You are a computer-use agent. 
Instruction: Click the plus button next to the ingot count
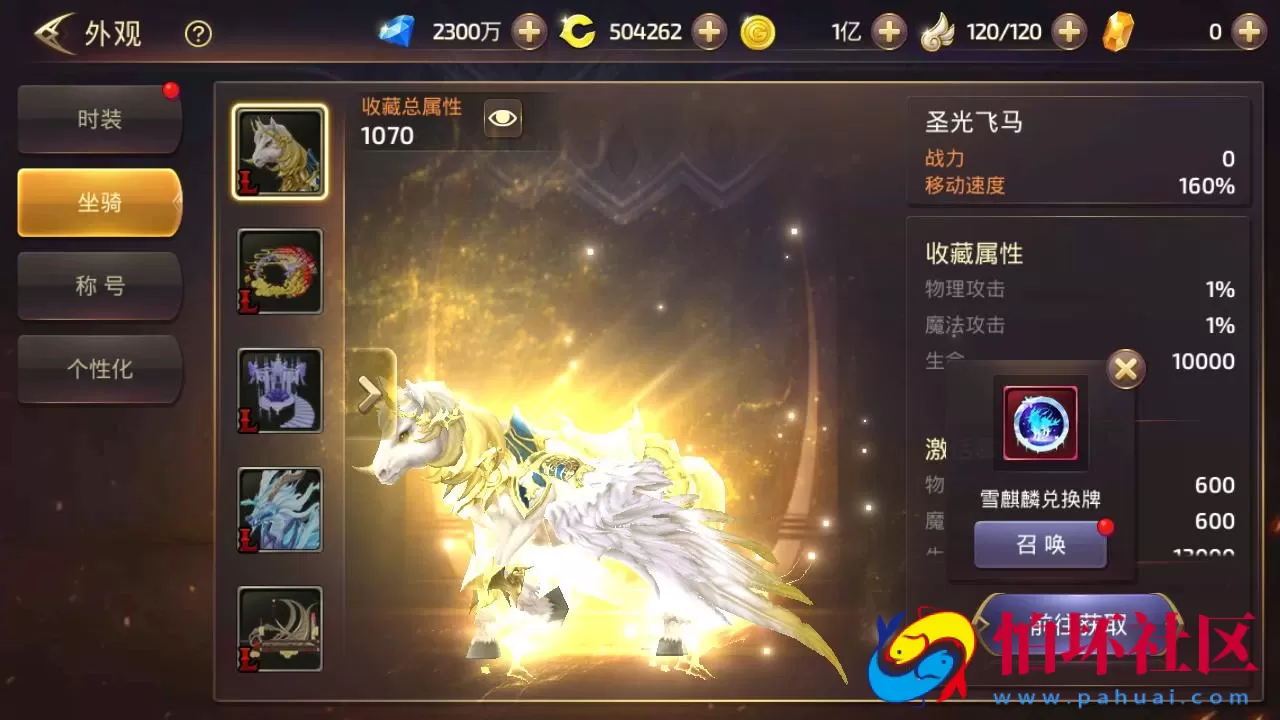tap(1247, 31)
